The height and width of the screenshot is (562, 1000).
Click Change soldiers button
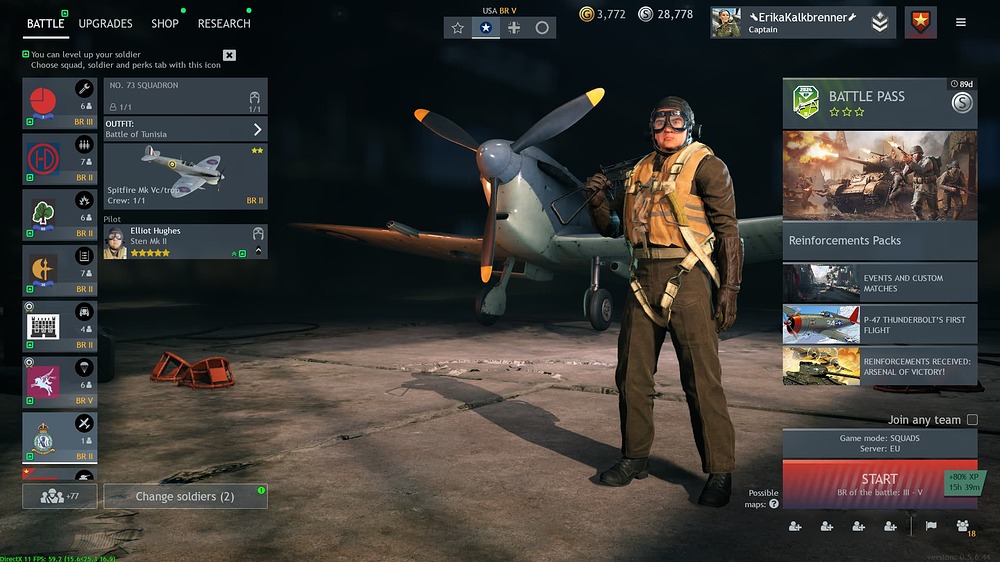[x=185, y=496]
